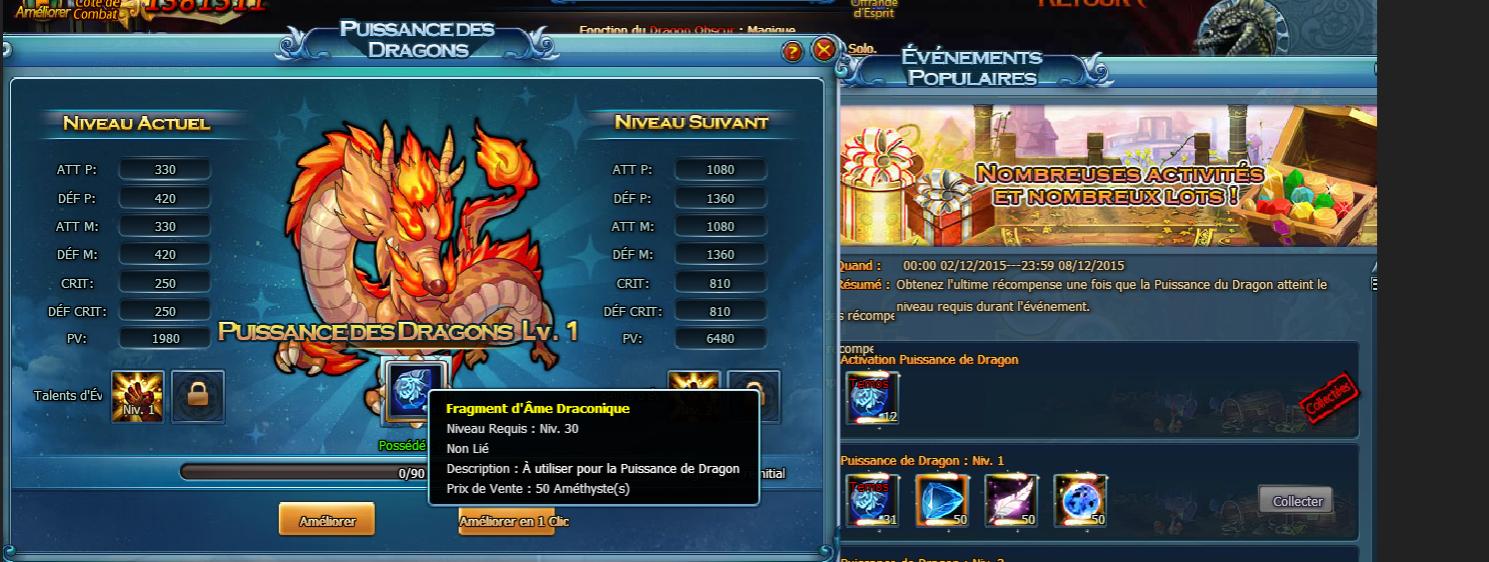
Task: Inspect the Activation reward fragment with 12
Action: click(x=872, y=398)
